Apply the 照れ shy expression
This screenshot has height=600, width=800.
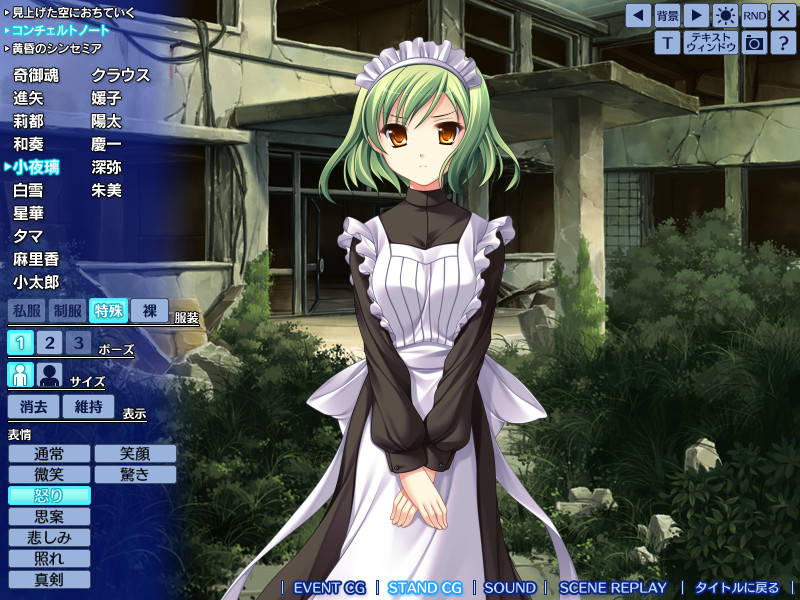click(x=49, y=558)
